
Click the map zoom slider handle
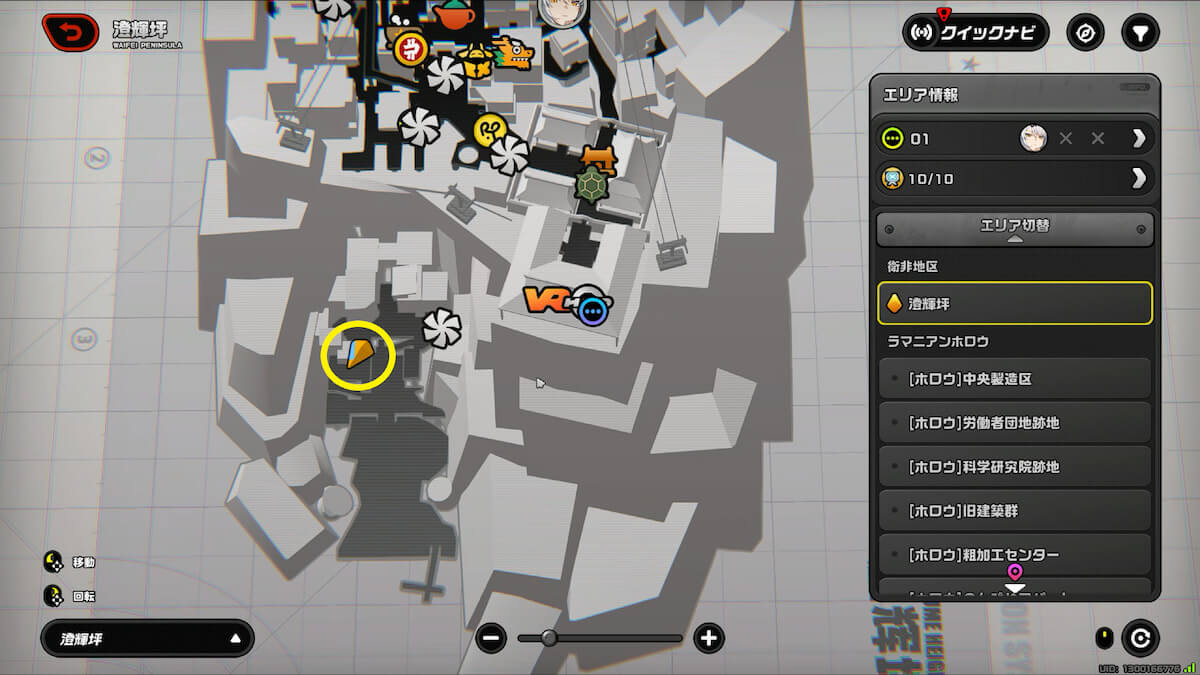click(x=548, y=638)
